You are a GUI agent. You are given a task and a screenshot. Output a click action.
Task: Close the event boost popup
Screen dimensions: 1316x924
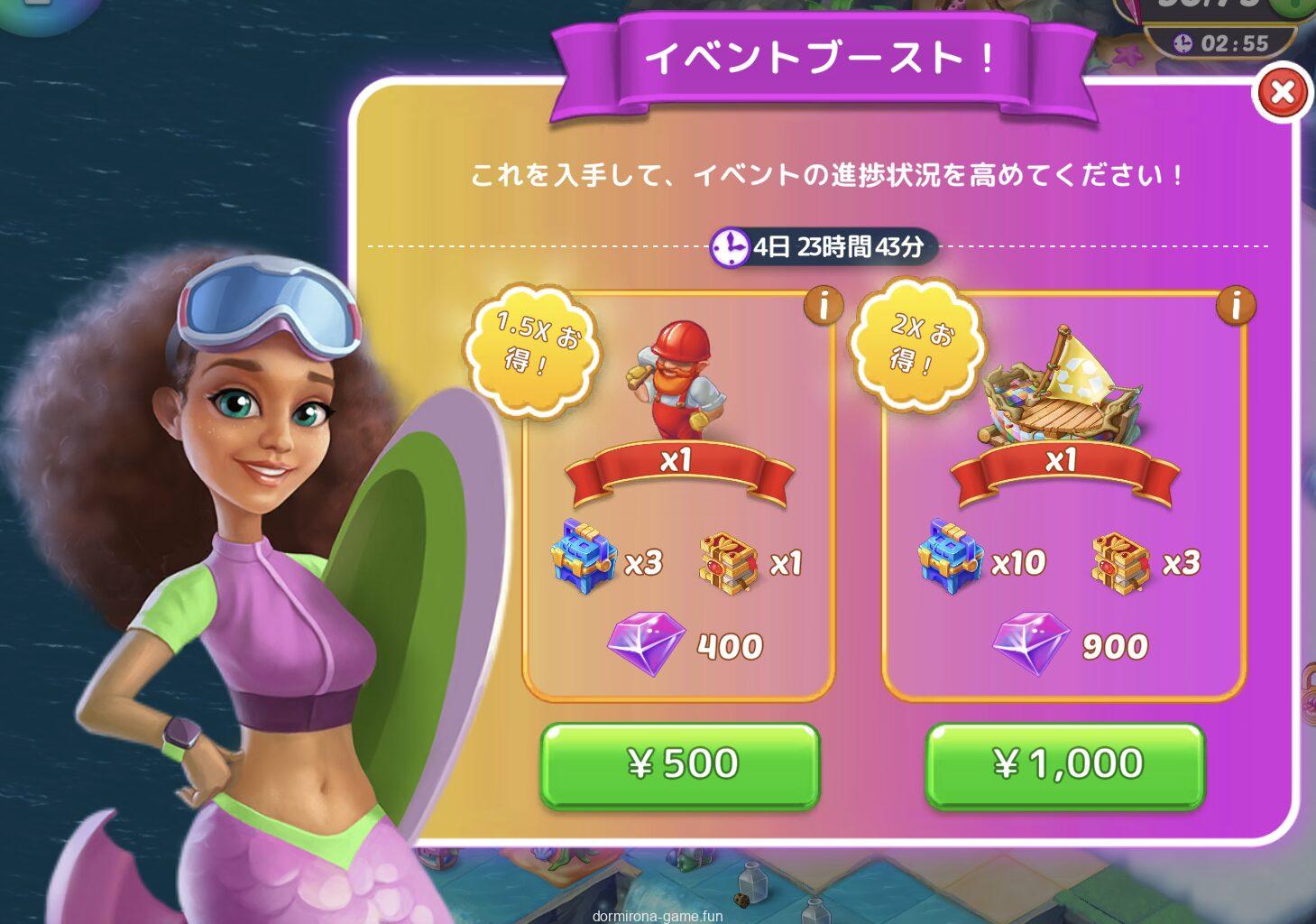[1282, 92]
